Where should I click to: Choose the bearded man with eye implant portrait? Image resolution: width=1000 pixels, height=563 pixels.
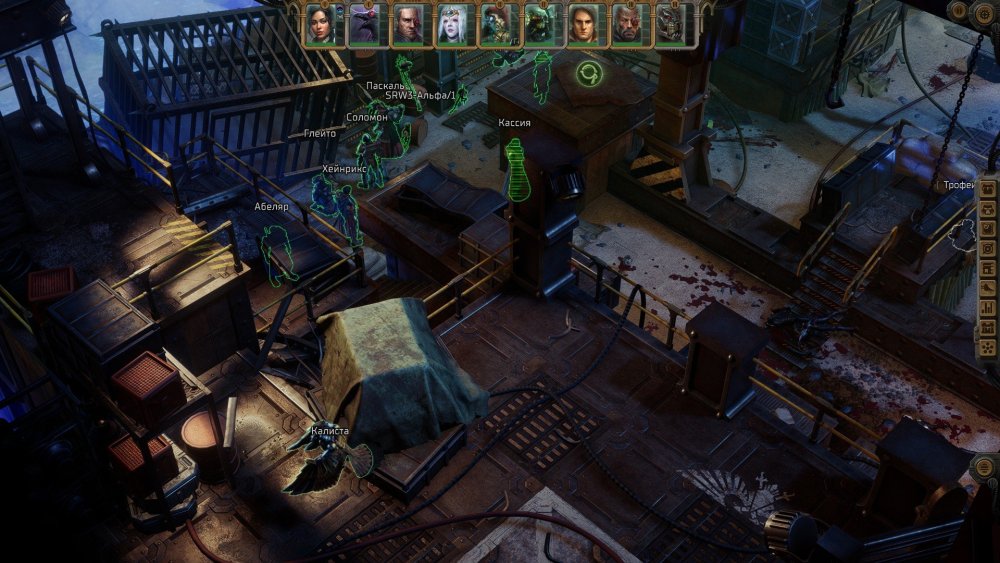627,24
